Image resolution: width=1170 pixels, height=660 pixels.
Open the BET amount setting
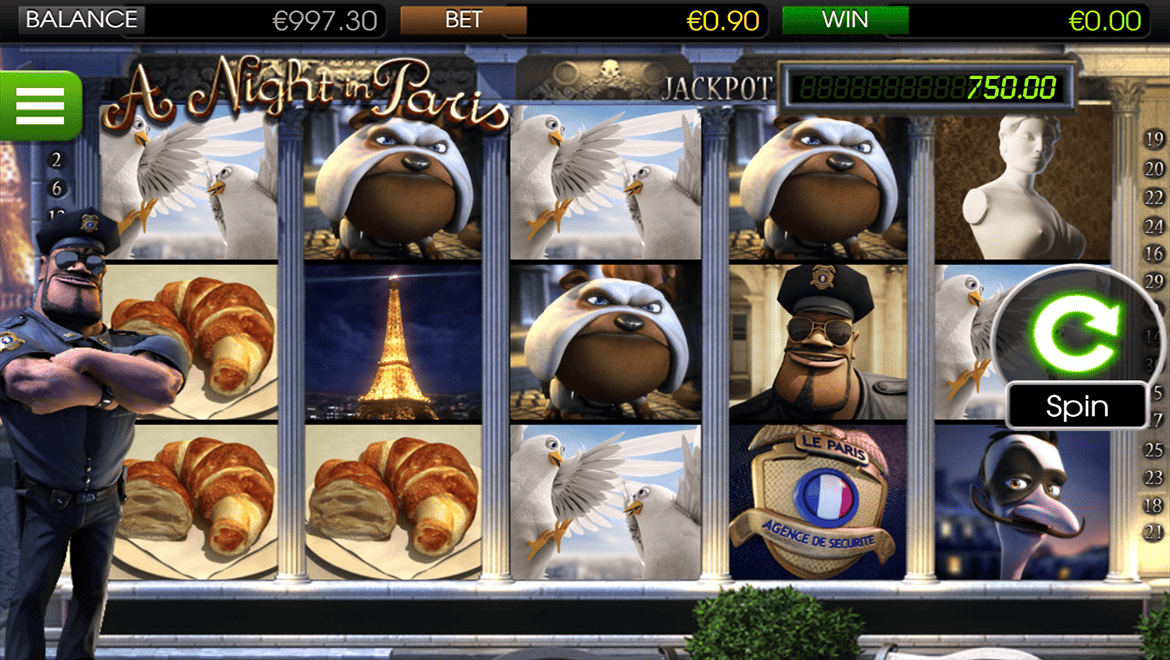(x=463, y=20)
